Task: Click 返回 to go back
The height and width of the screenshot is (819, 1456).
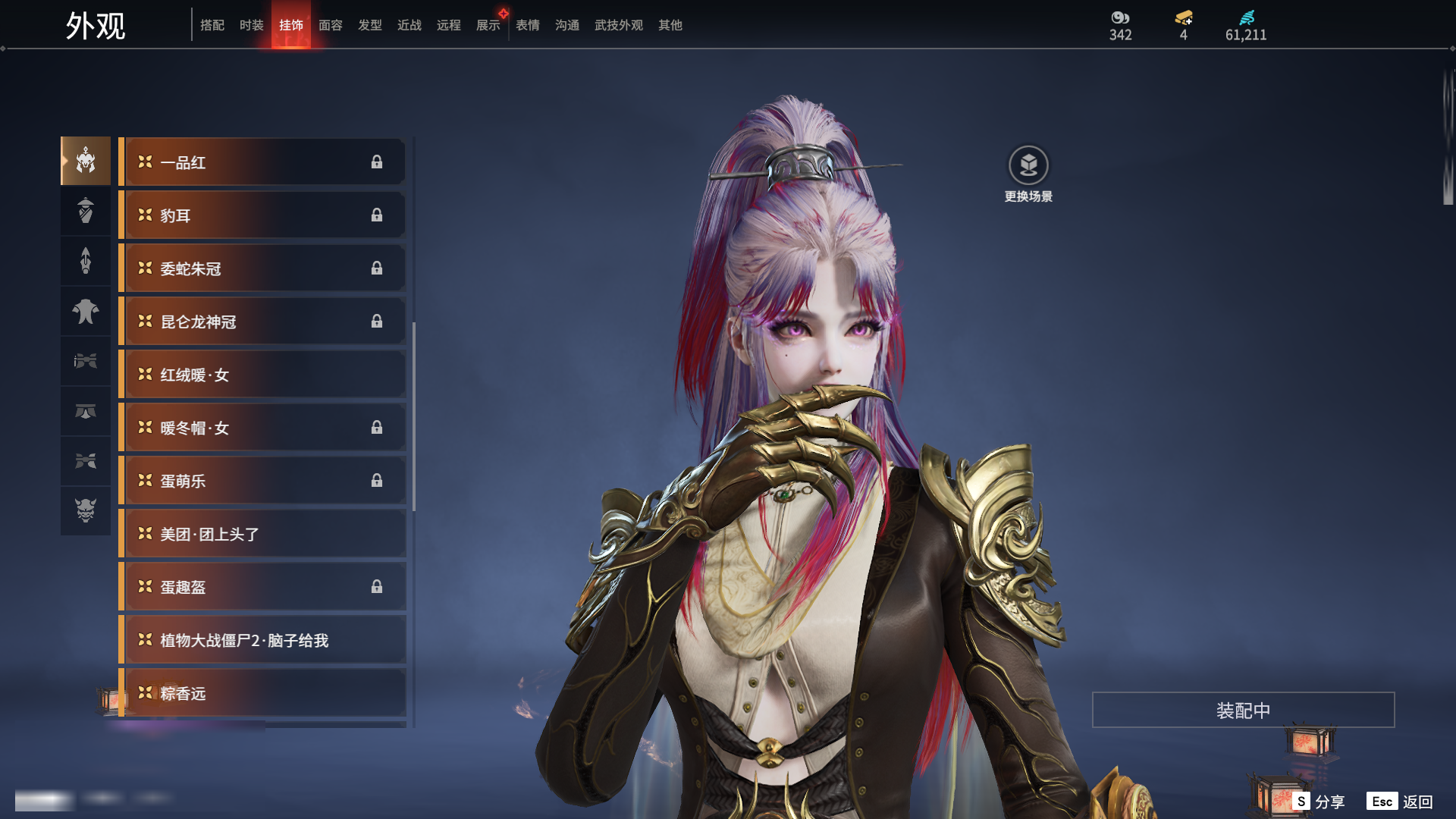Action: pyautogui.click(x=1401, y=802)
